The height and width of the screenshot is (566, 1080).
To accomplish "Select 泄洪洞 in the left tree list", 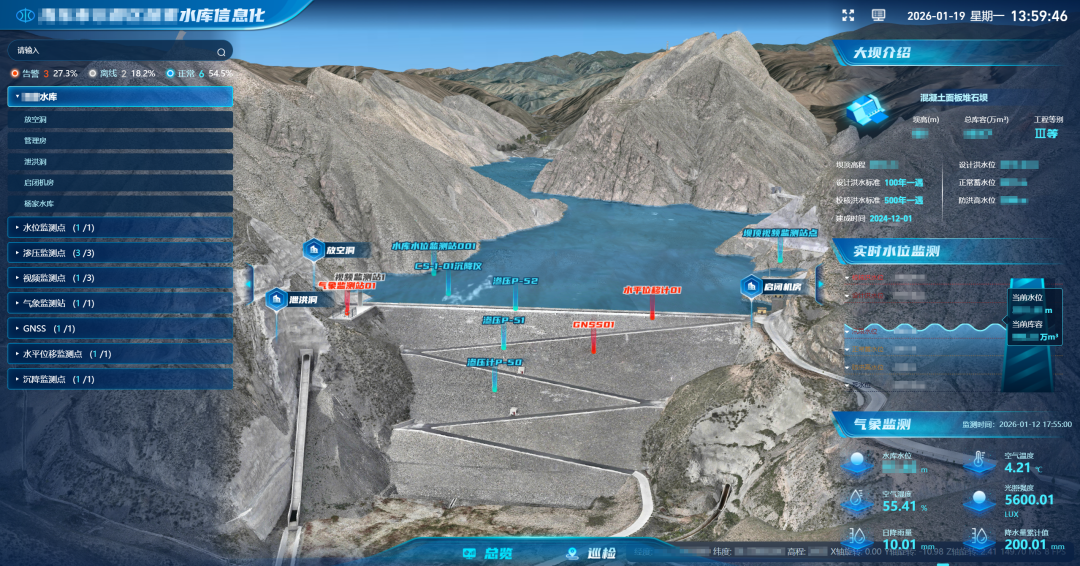I will pos(35,162).
